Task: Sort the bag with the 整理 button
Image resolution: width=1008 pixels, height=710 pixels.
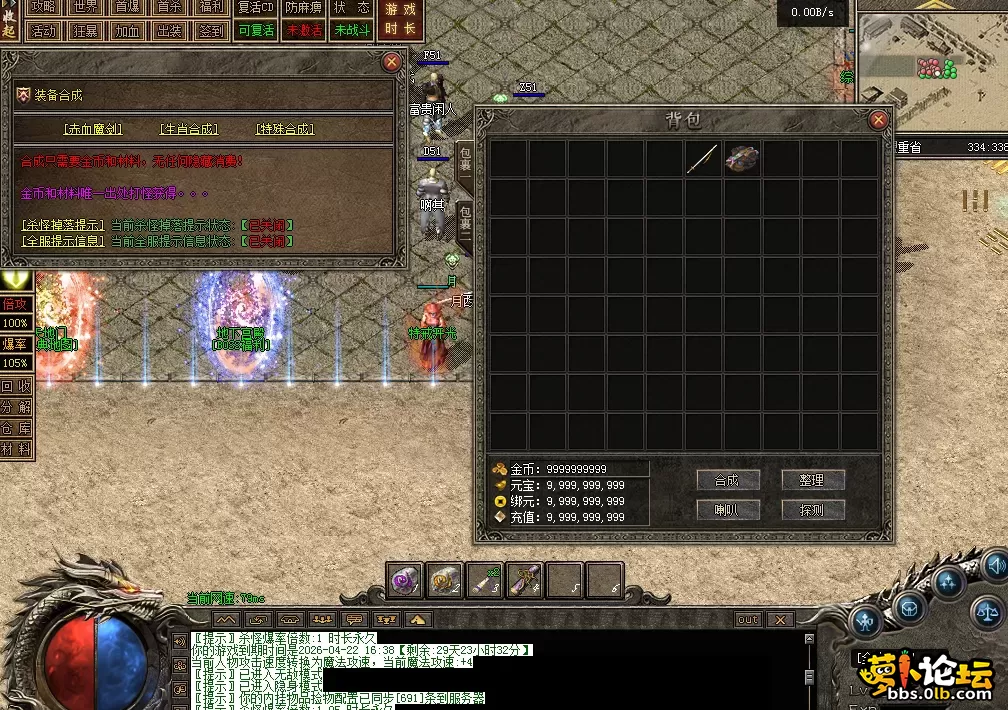Action: 812,480
